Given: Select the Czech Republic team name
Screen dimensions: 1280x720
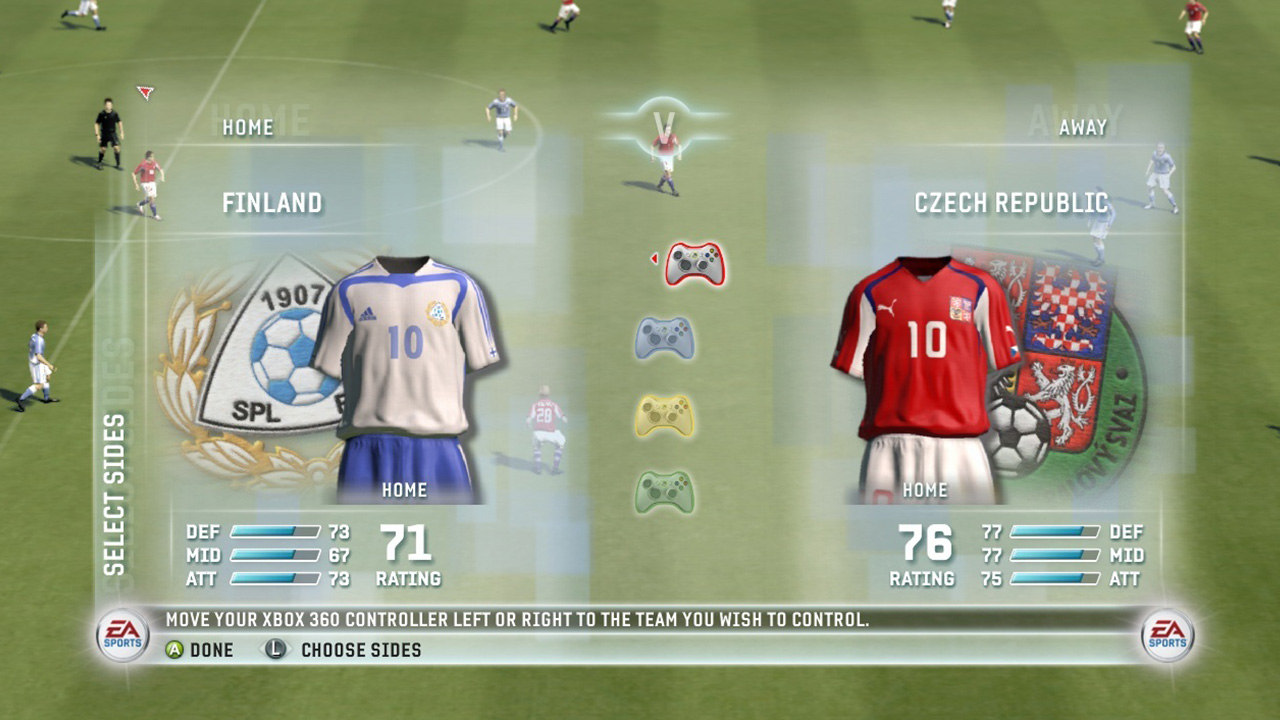Looking at the screenshot, I should (1011, 204).
